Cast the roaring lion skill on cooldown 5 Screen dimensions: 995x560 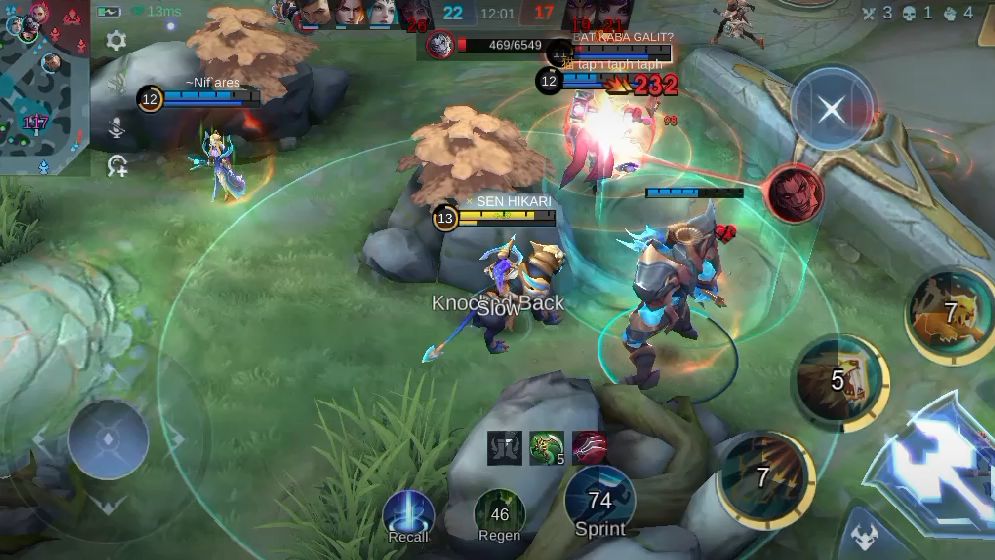[839, 379]
